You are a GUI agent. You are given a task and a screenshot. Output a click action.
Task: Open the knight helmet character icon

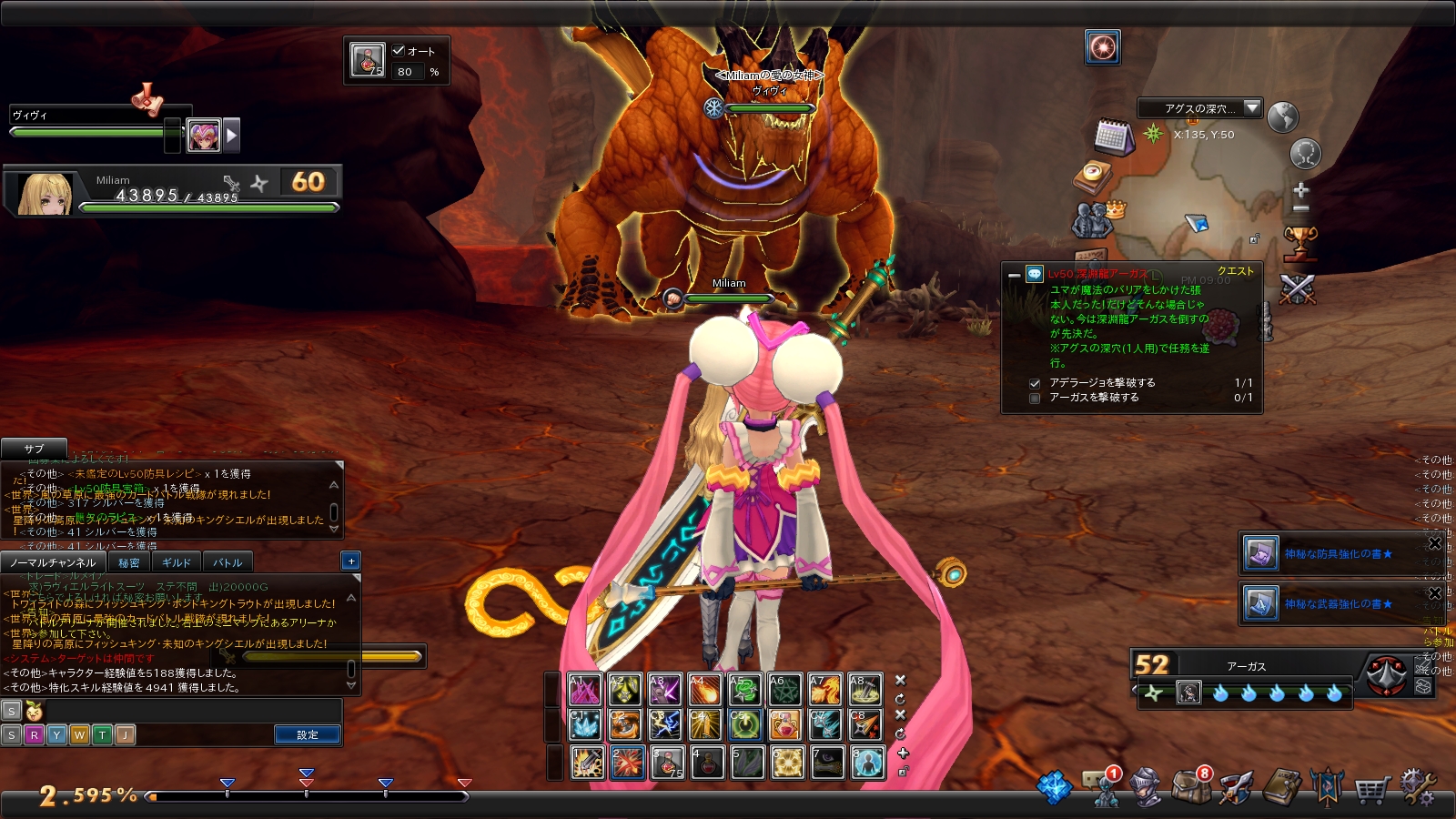[1146, 787]
